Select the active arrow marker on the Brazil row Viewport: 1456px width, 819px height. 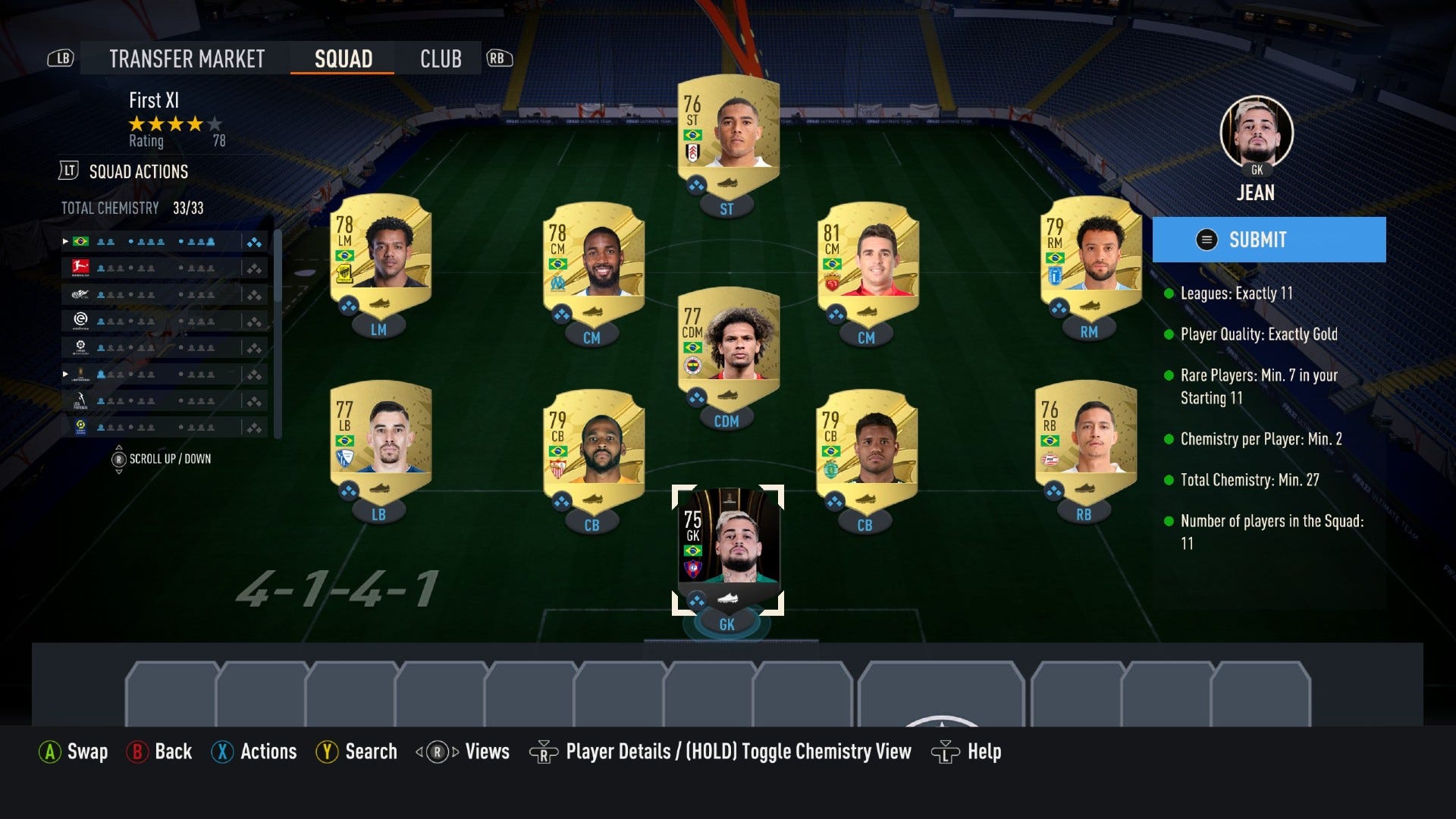click(x=65, y=241)
